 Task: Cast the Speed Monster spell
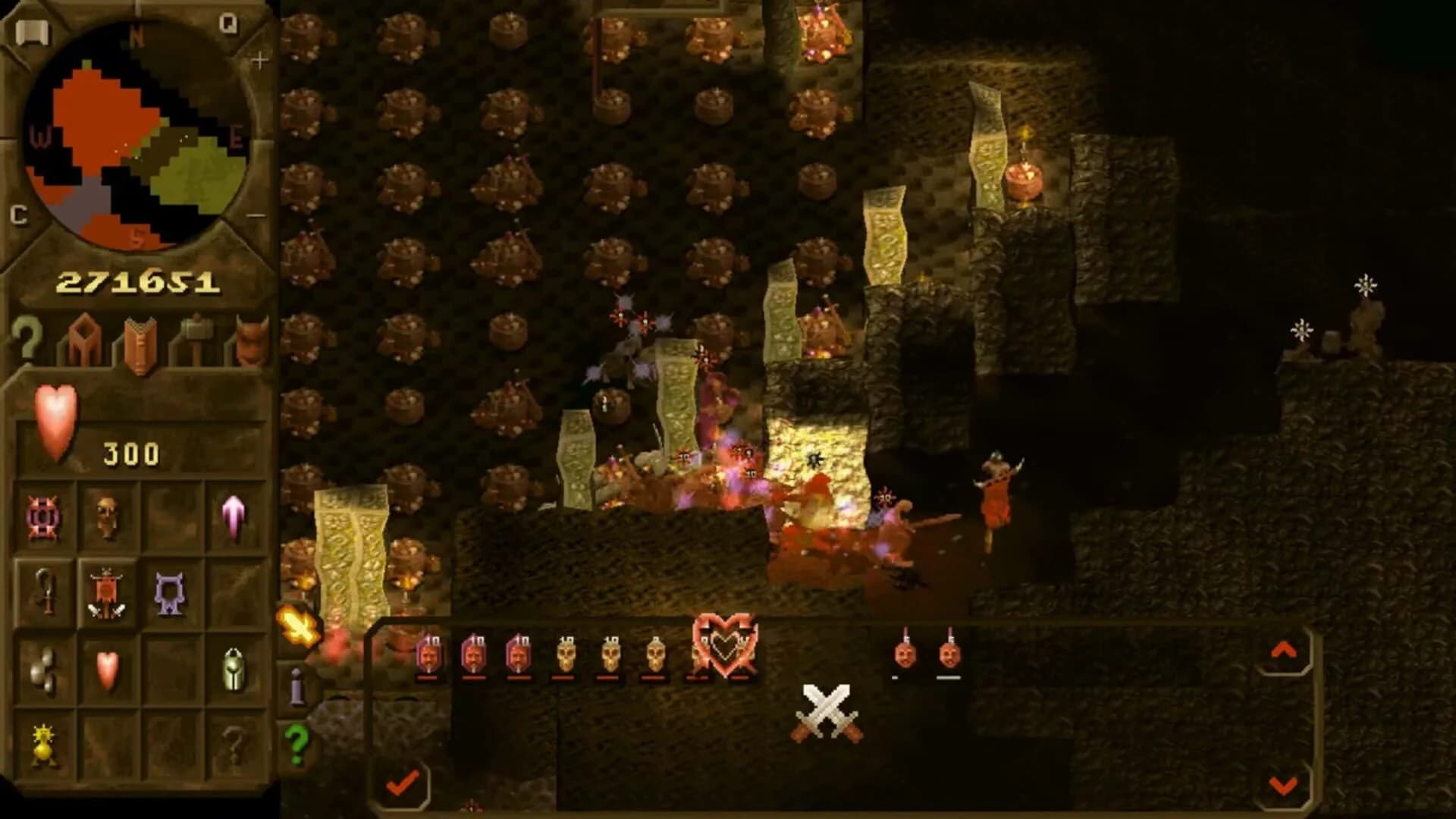click(235, 517)
